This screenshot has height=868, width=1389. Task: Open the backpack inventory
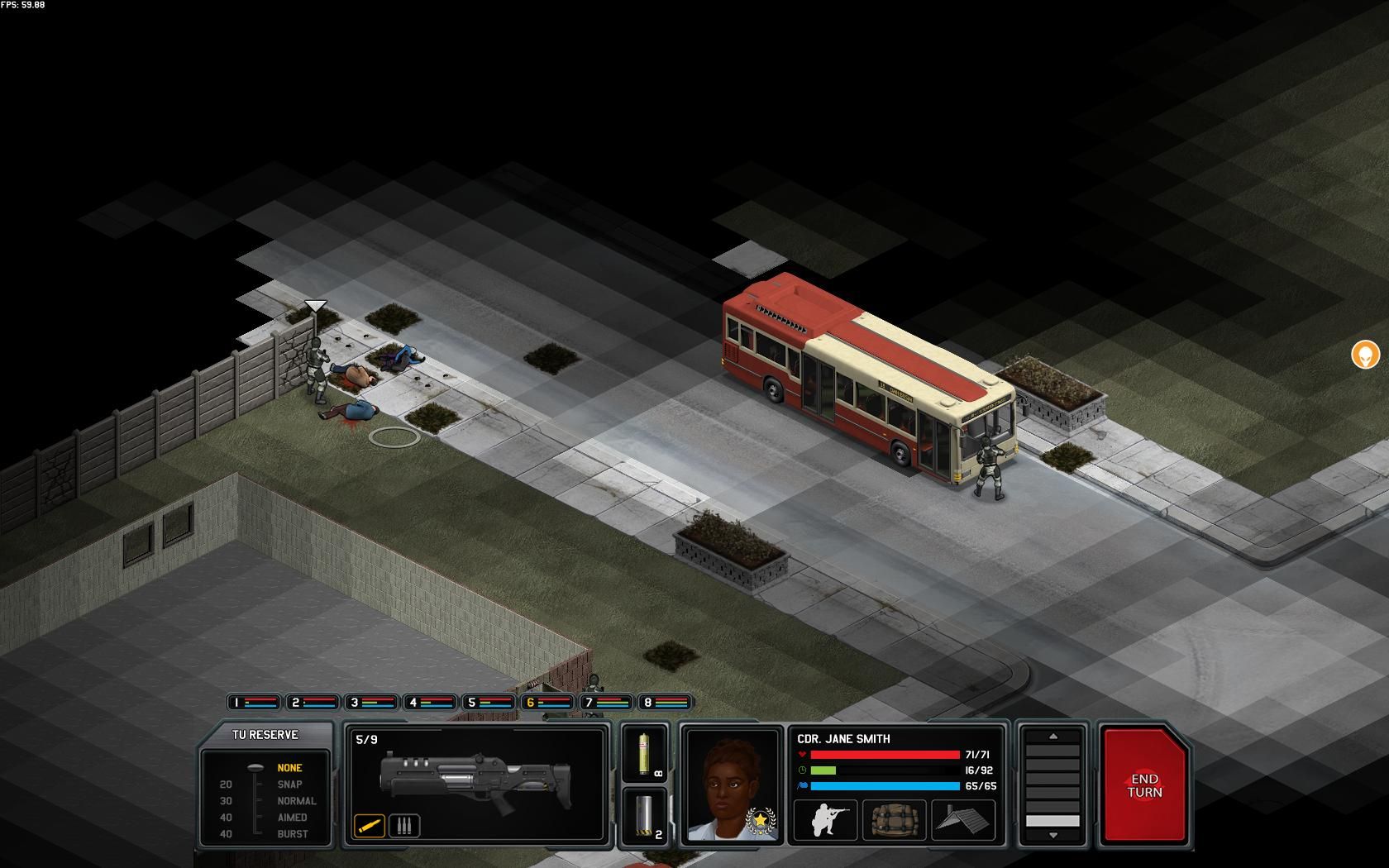click(x=894, y=820)
